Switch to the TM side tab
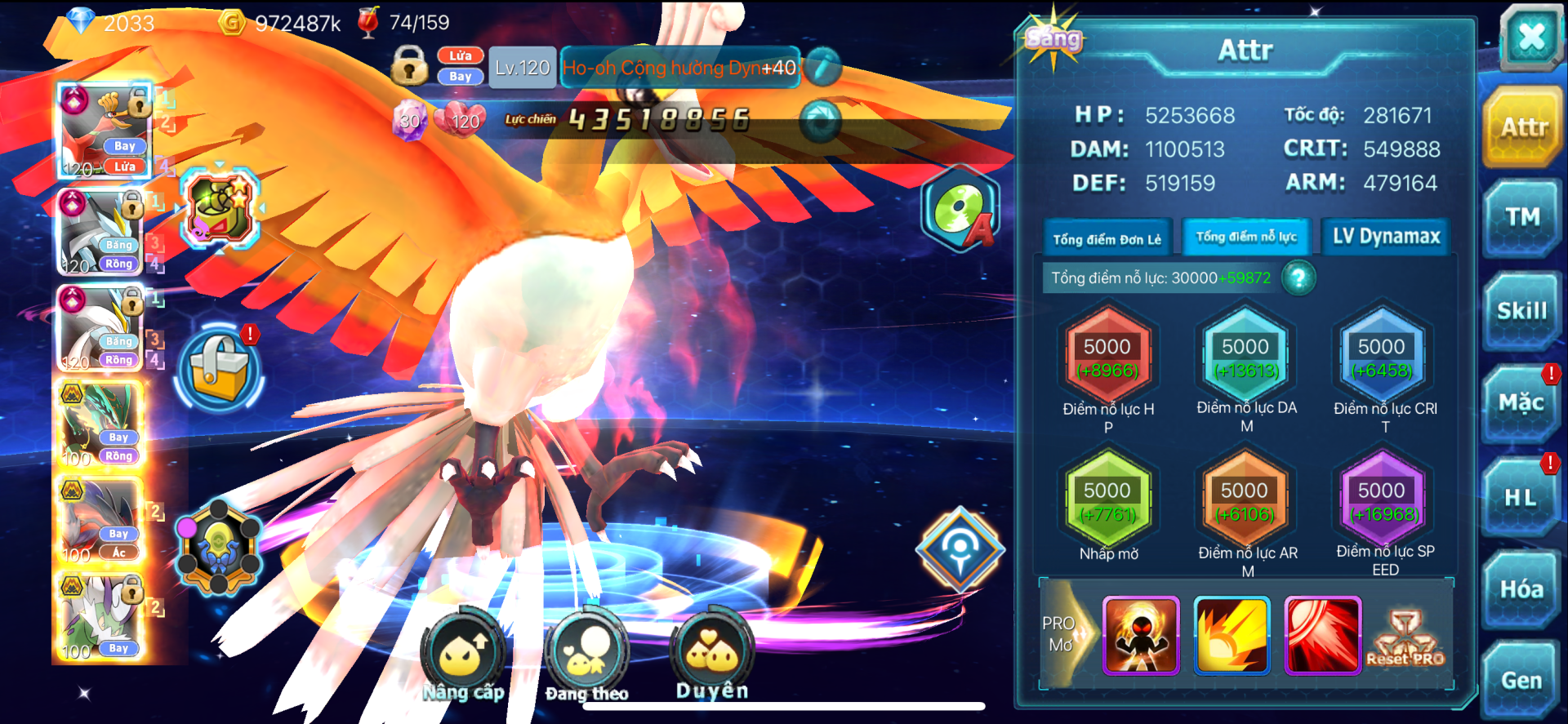Image resolution: width=1568 pixels, height=724 pixels. 1522,217
